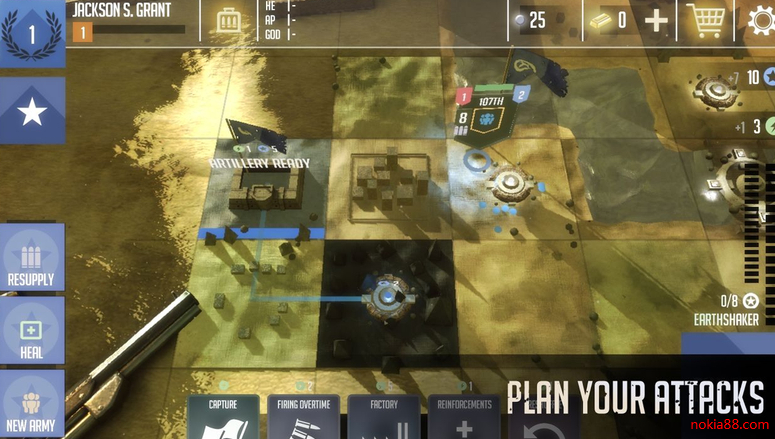Open the star button on the left panel
The image size is (775, 439).
(32, 111)
